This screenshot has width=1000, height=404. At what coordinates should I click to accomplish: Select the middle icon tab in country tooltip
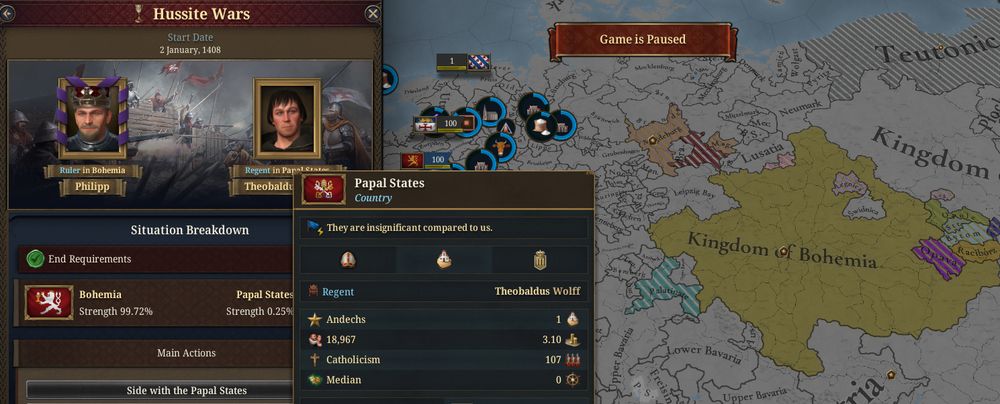tap(444, 260)
